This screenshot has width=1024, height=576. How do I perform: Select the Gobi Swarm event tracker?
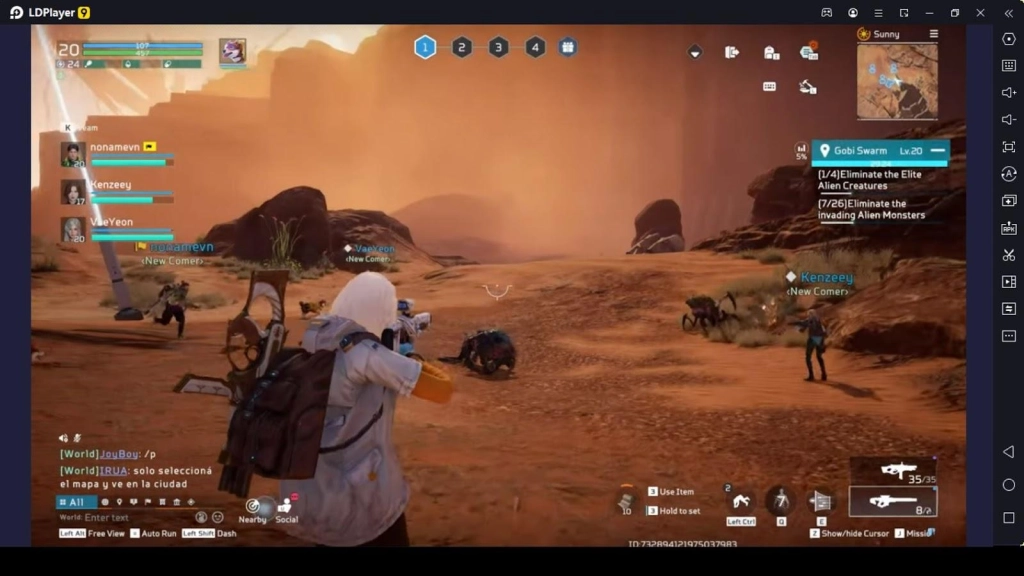(870, 151)
